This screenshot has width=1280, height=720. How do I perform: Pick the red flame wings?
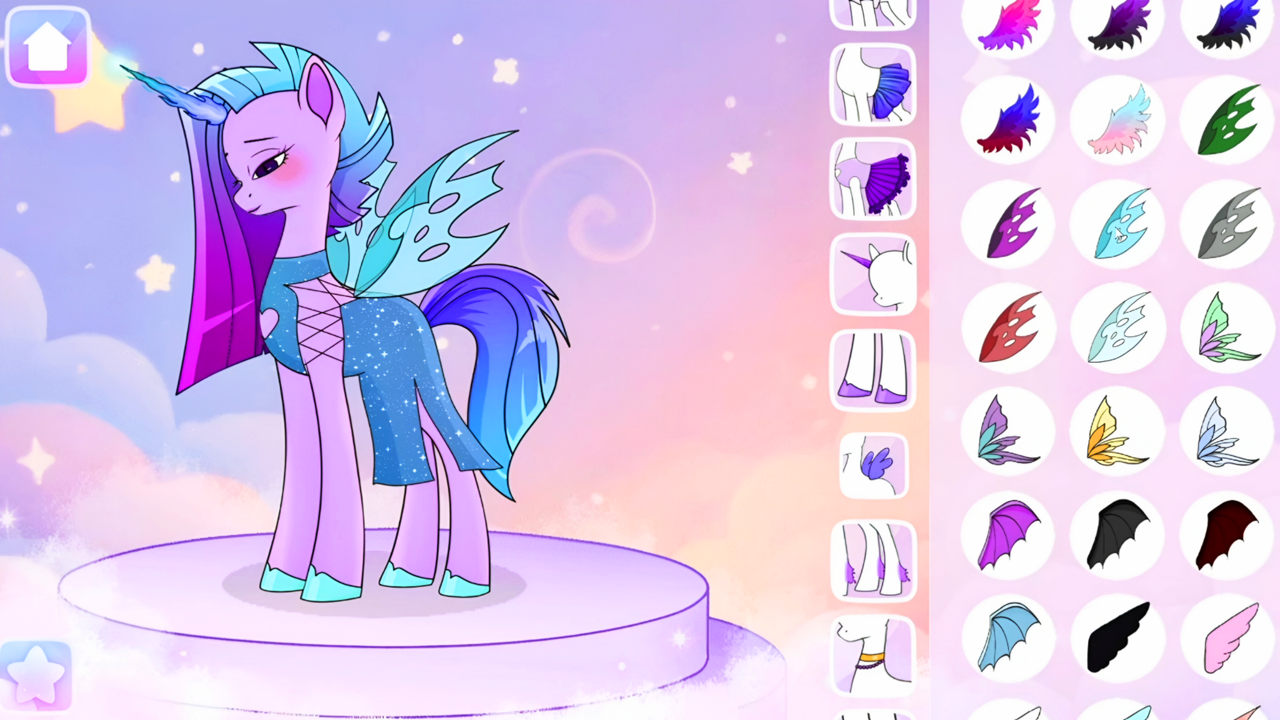(x=1008, y=327)
